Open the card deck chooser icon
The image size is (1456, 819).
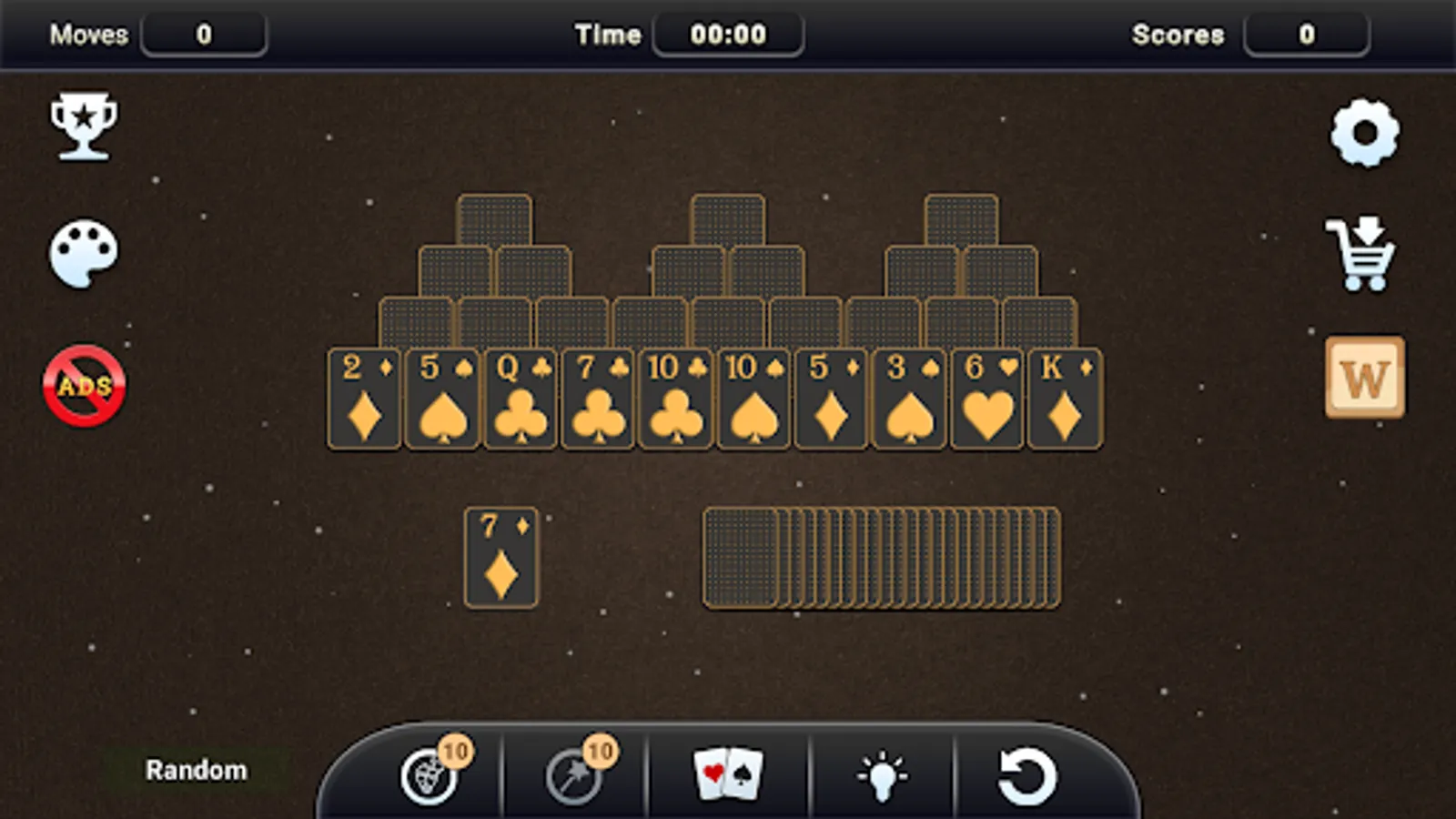pyautogui.click(x=726, y=773)
